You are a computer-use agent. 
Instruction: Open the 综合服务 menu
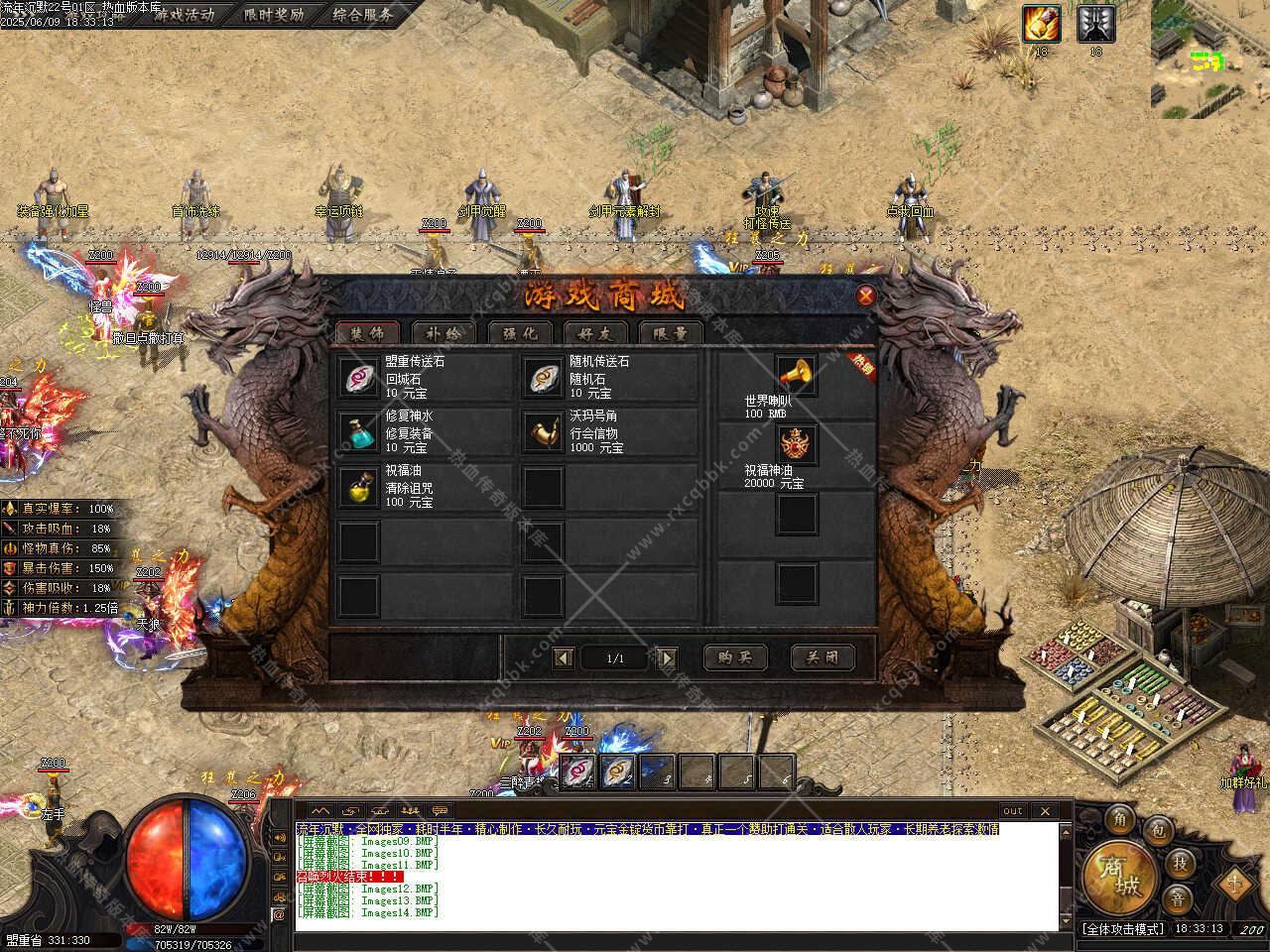click(x=362, y=14)
